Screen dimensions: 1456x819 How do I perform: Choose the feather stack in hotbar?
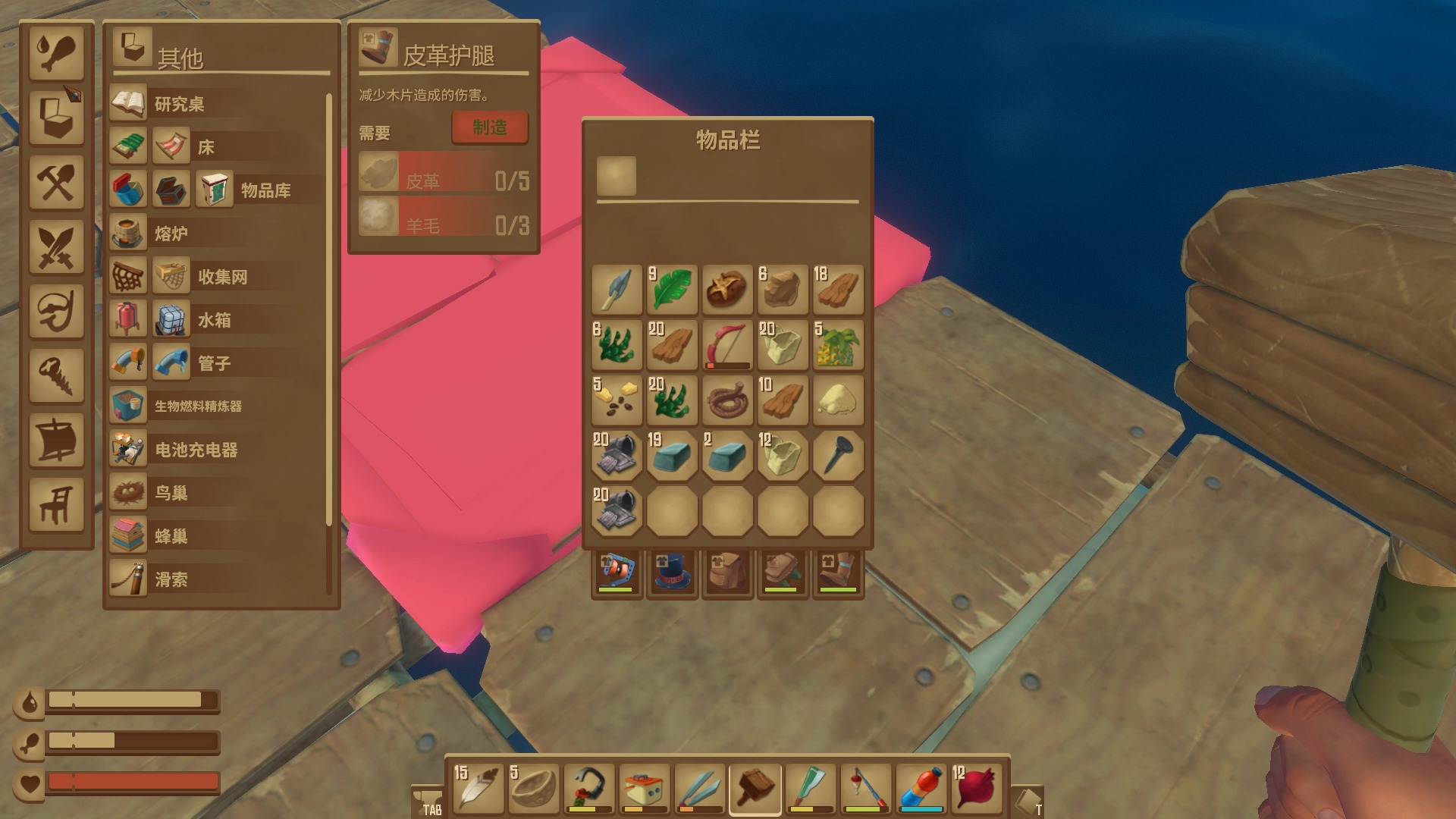(478, 787)
